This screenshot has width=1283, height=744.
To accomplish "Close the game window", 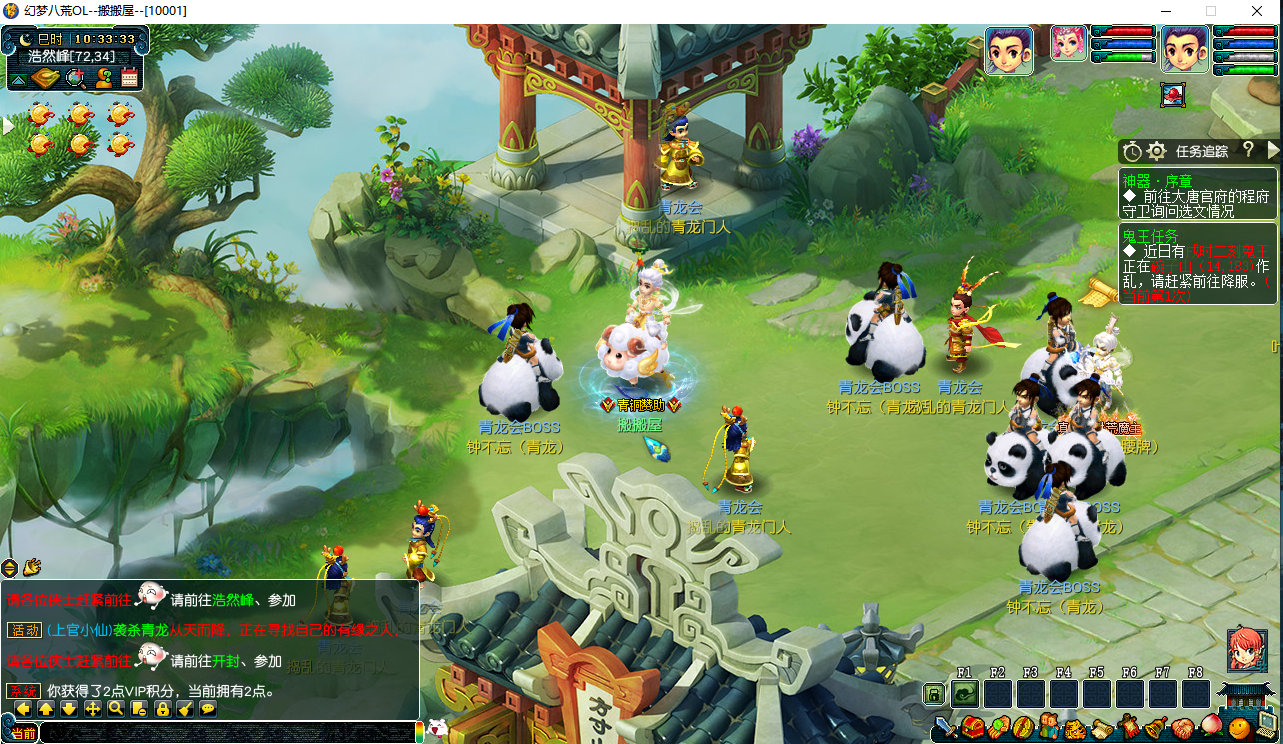I will coord(1256,11).
